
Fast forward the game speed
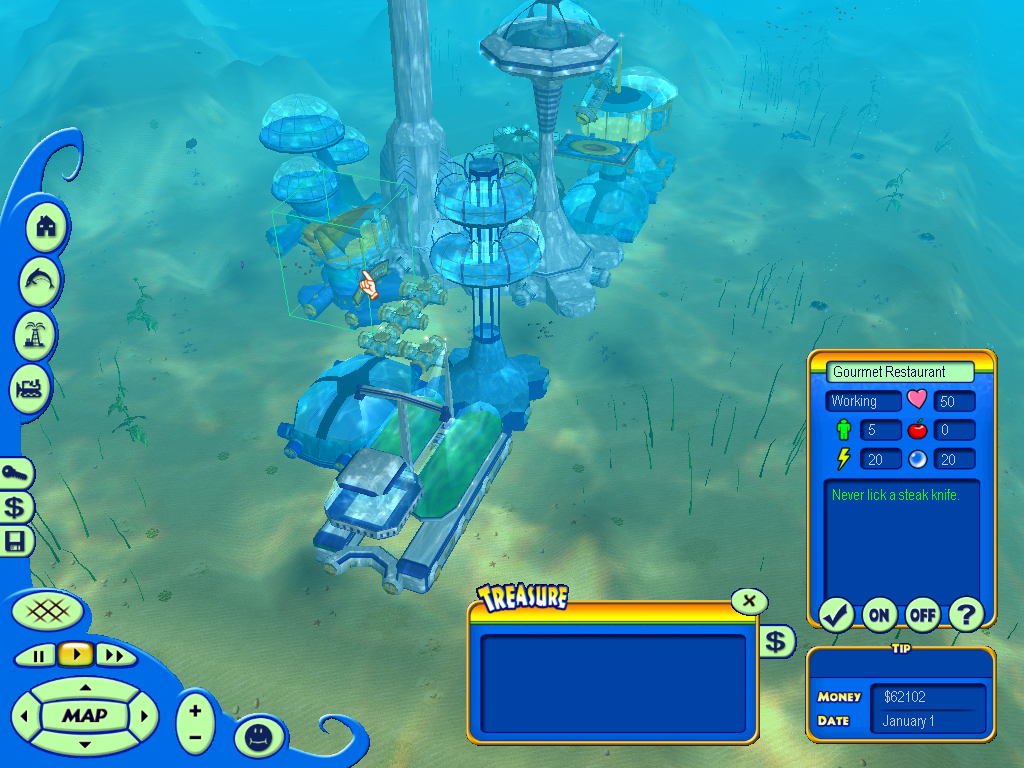point(115,655)
